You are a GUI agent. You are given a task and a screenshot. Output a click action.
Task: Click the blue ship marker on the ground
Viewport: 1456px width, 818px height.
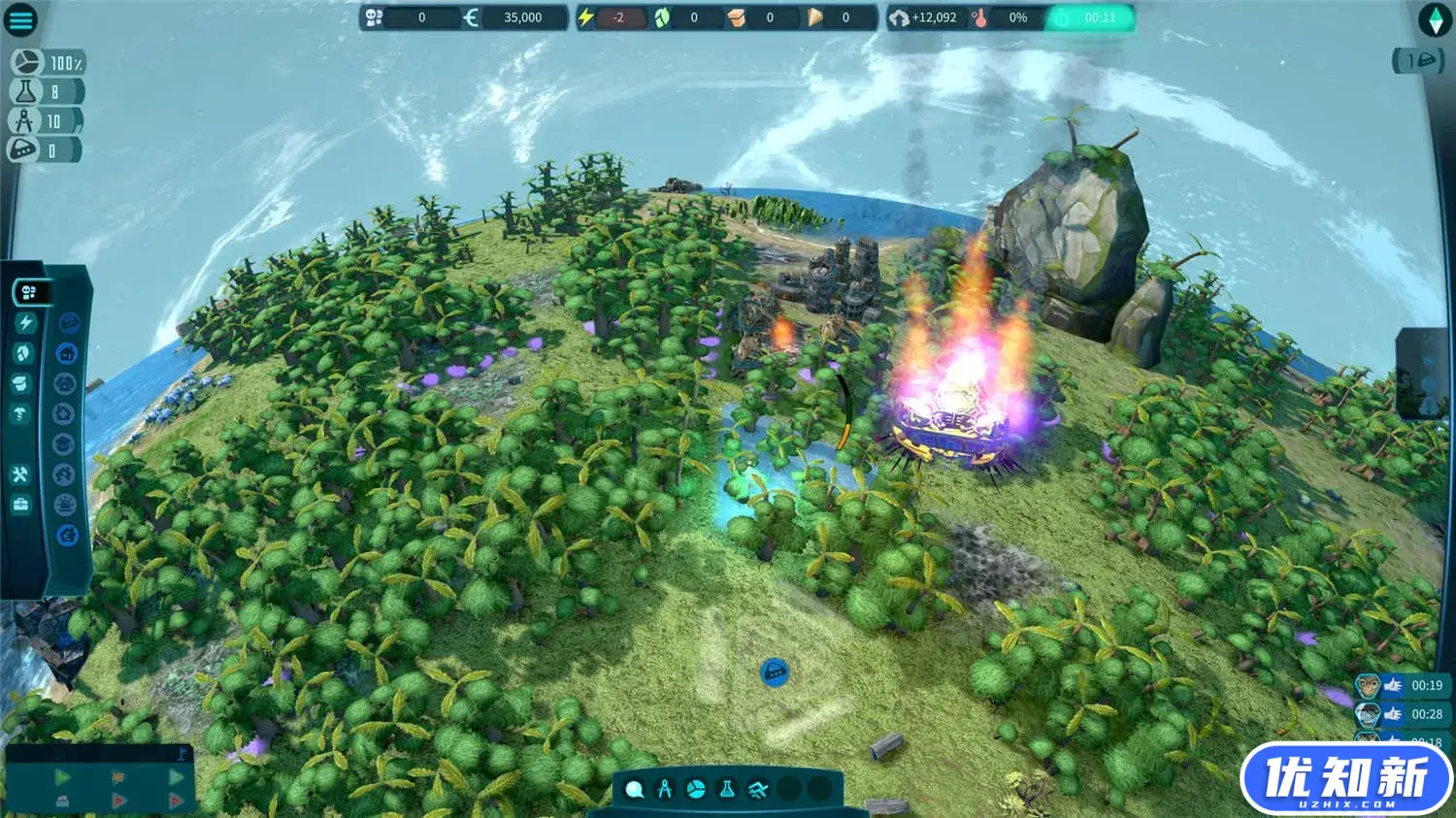click(774, 671)
